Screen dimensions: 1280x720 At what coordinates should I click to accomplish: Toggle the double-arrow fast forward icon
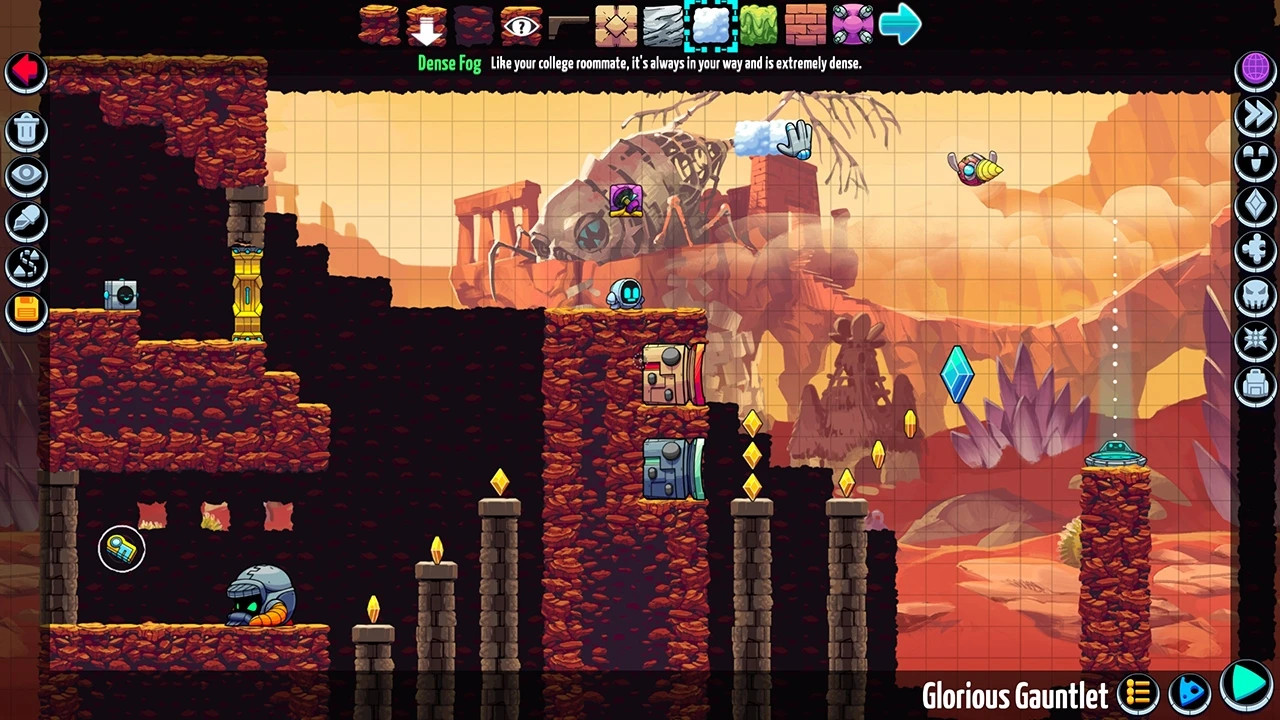1256,115
